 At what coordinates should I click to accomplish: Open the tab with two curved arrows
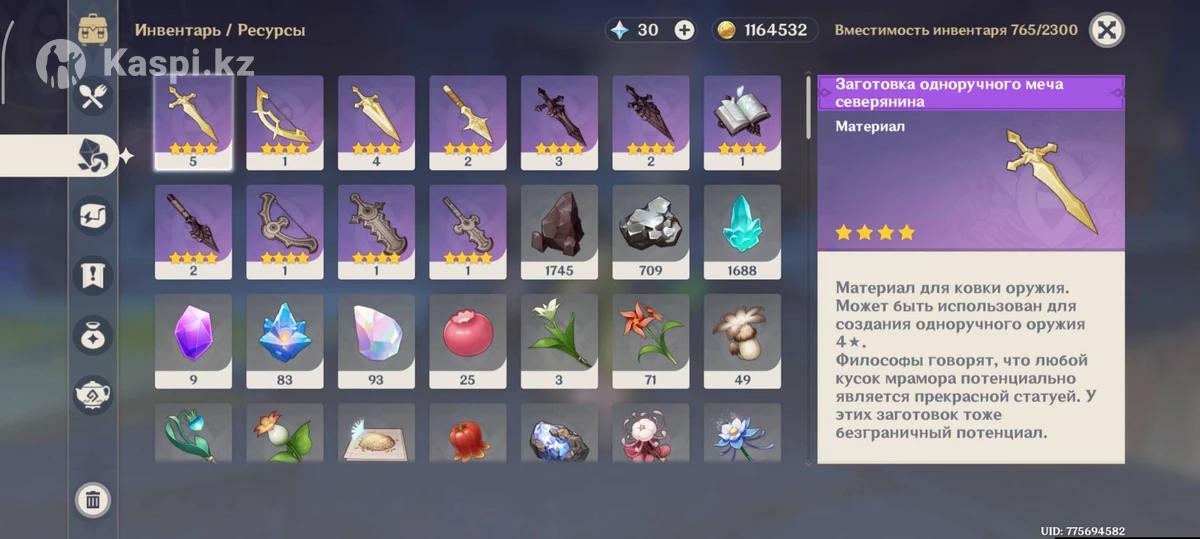(93, 215)
